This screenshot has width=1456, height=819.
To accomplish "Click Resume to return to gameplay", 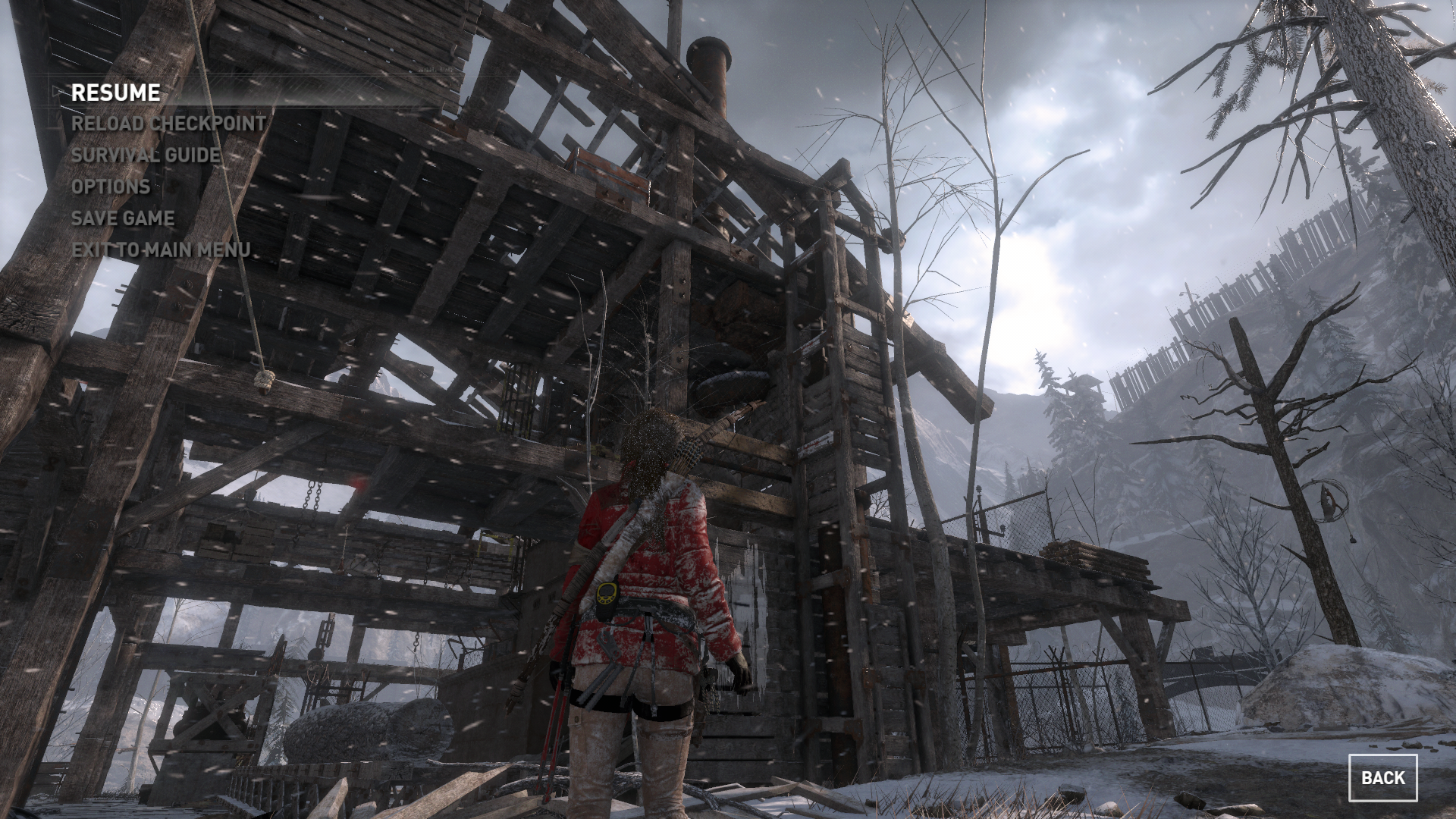I will tap(115, 93).
